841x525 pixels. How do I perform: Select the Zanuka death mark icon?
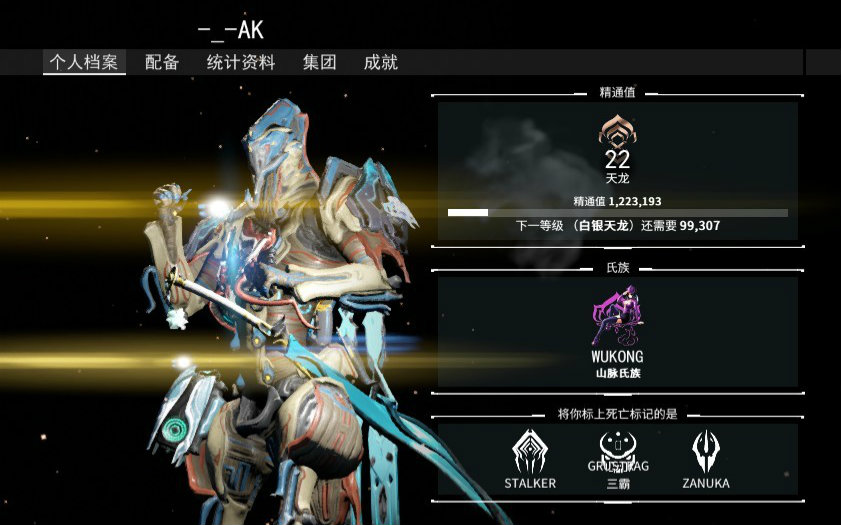(706, 452)
